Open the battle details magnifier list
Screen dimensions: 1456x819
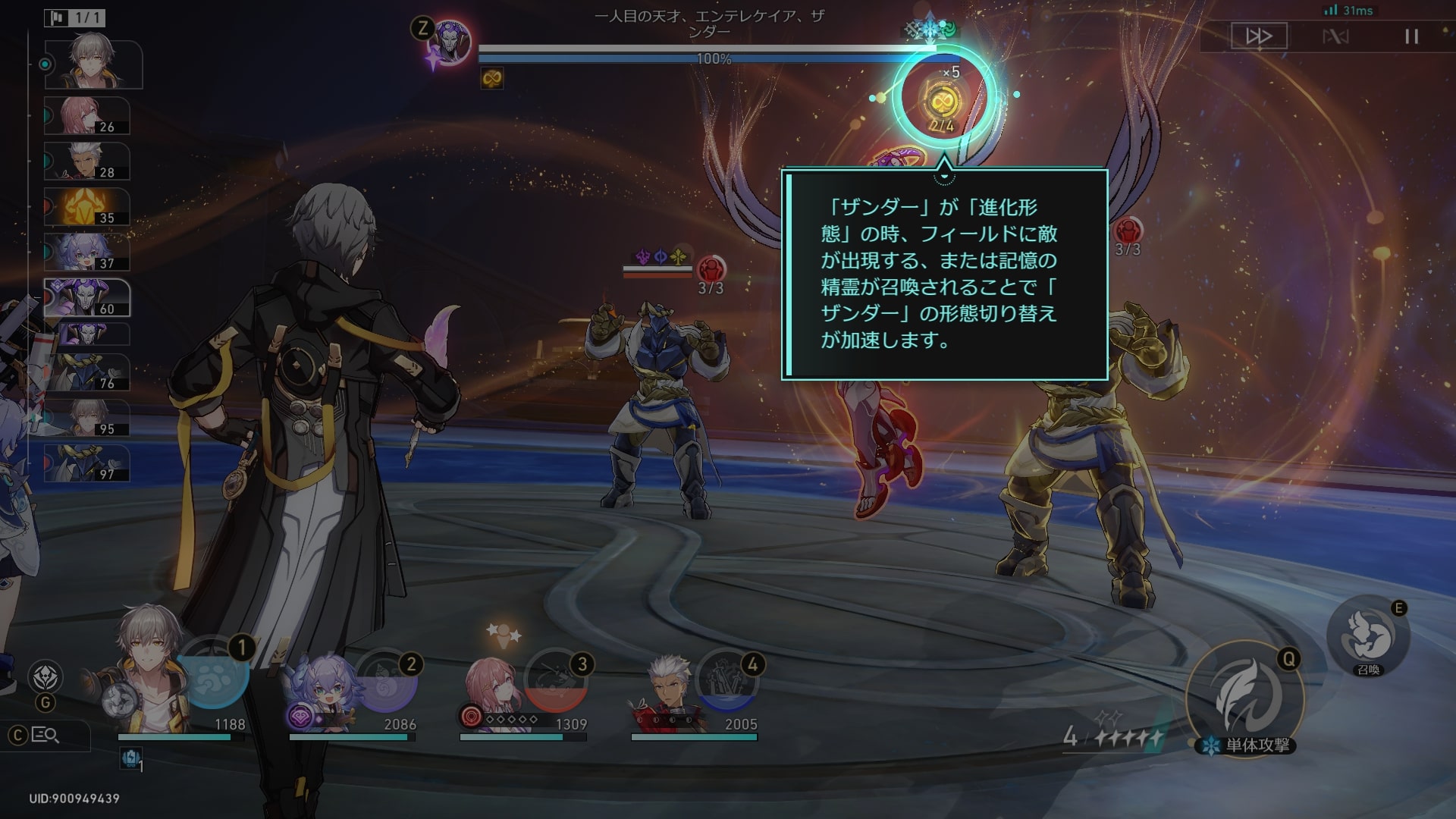coord(45,735)
